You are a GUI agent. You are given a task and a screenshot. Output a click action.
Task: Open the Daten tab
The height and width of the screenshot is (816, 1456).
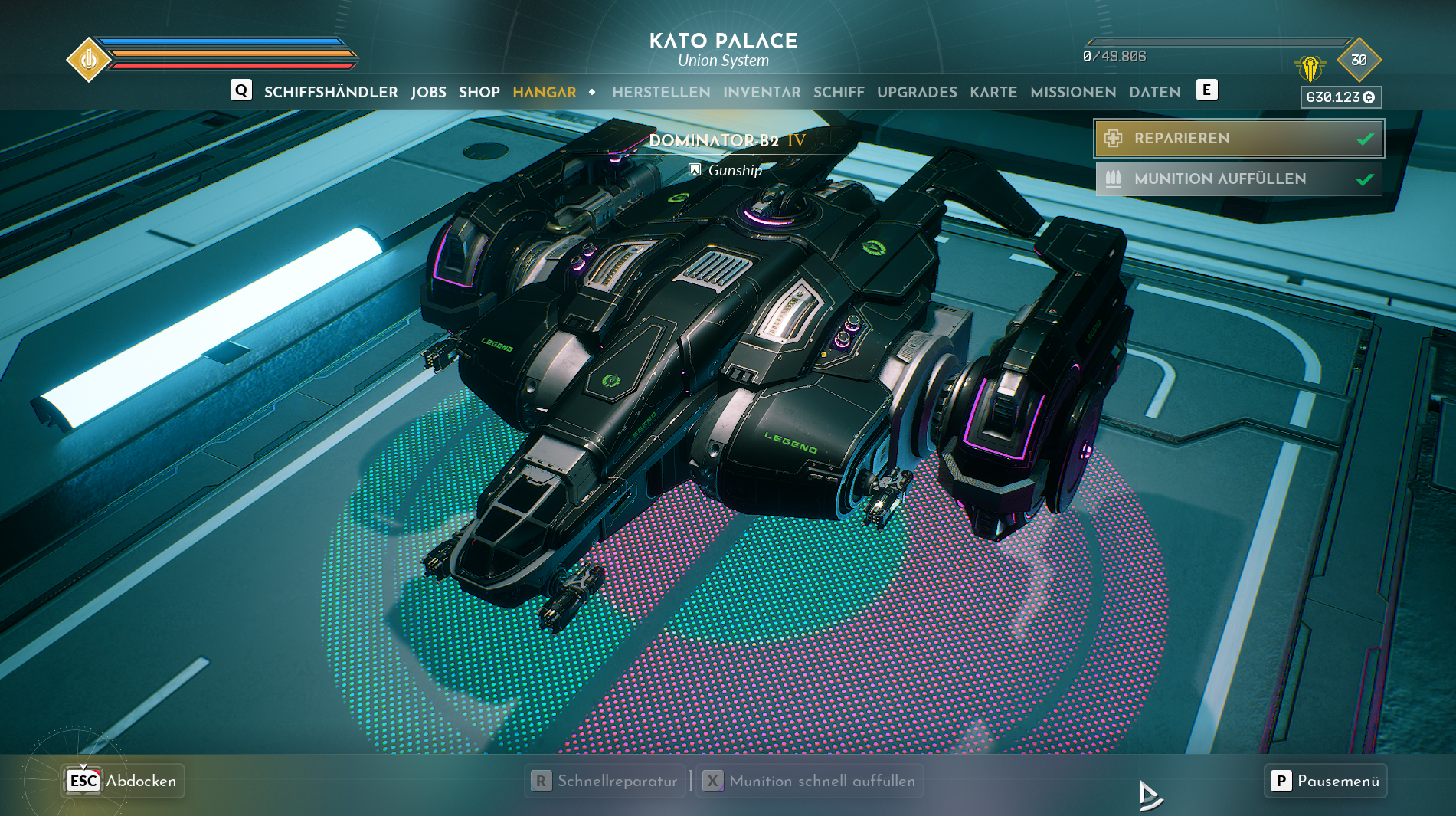(x=1154, y=92)
